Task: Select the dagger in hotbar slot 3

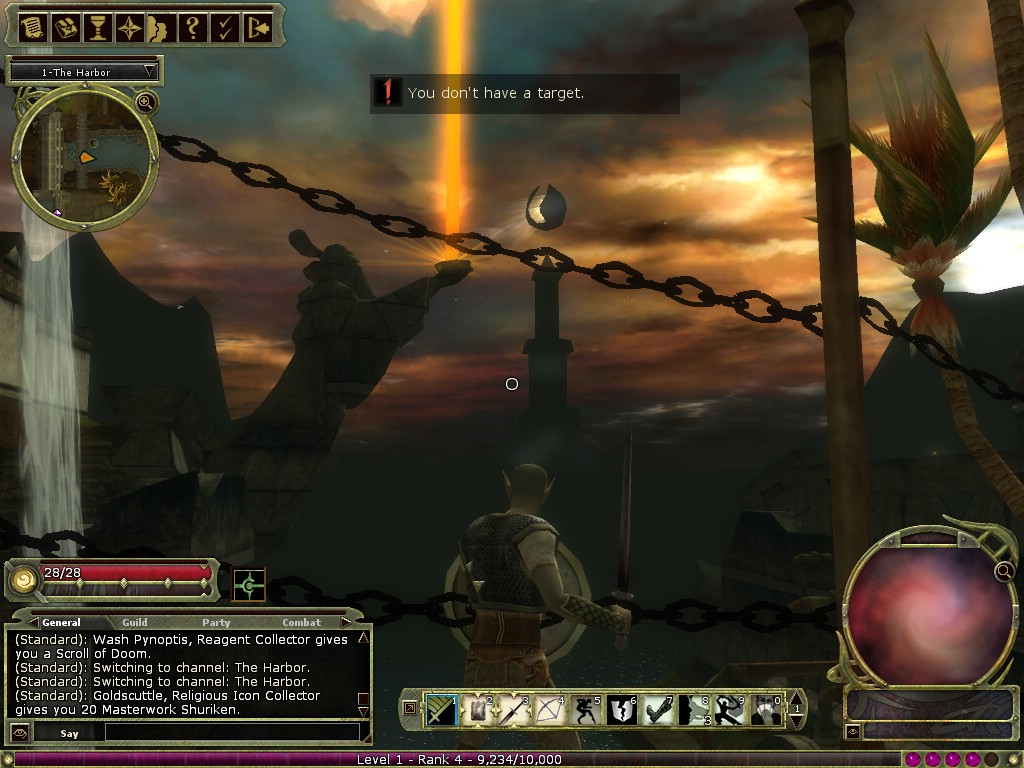Action: click(x=512, y=710)
